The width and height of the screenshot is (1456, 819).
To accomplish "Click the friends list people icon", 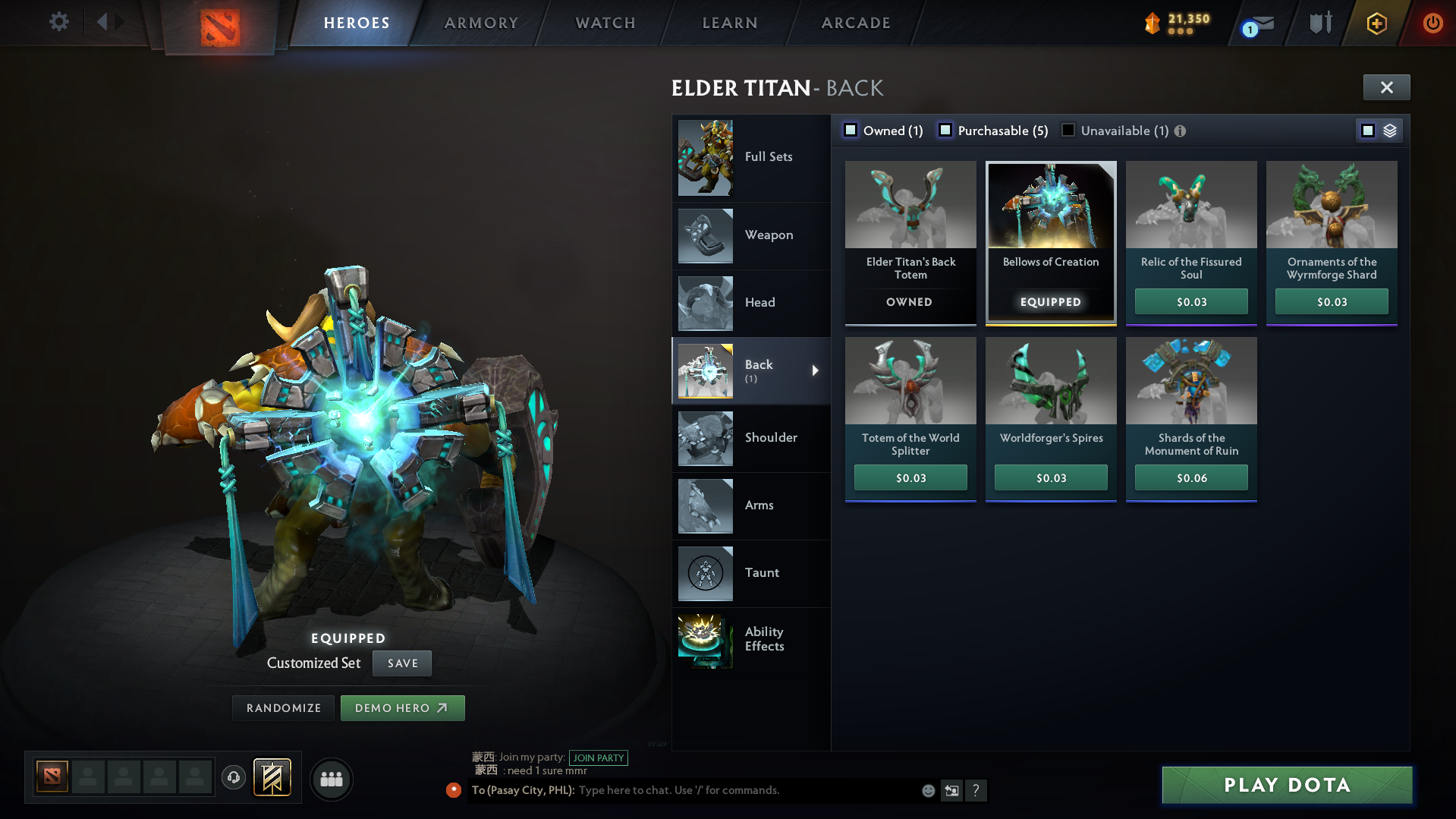I will click(331, 779).
